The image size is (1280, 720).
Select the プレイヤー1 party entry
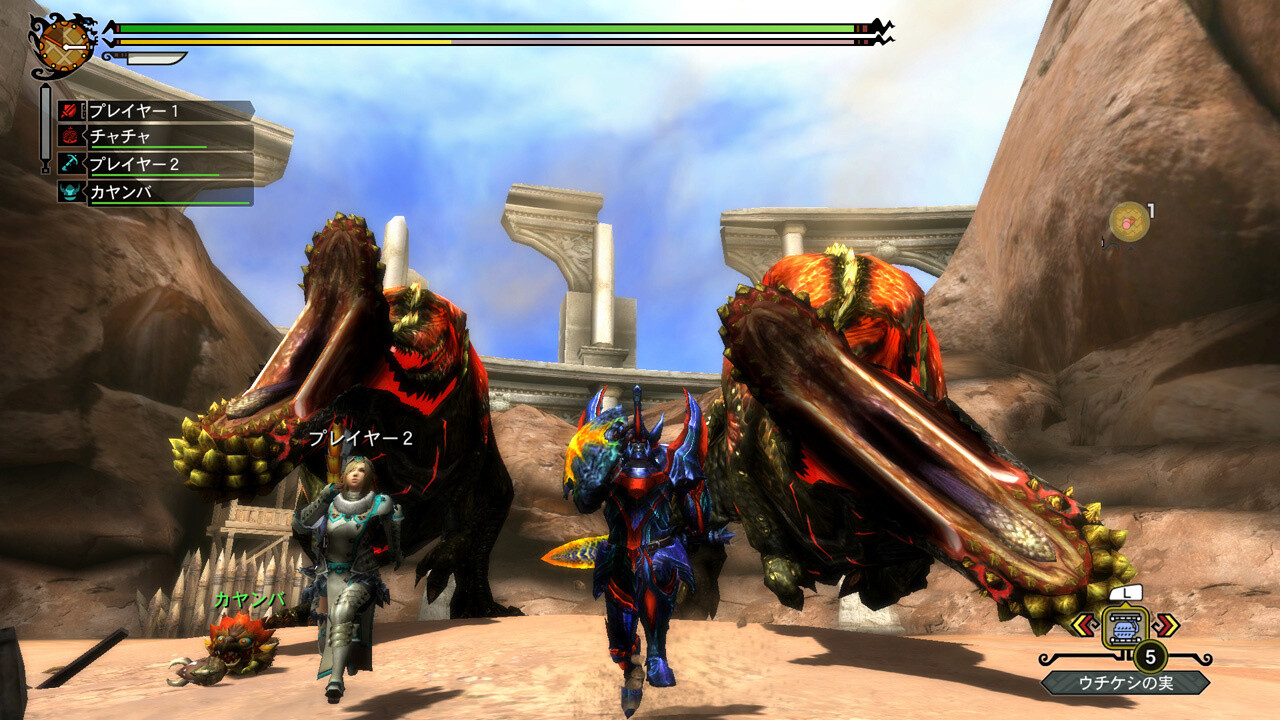(x=134, y=110)
